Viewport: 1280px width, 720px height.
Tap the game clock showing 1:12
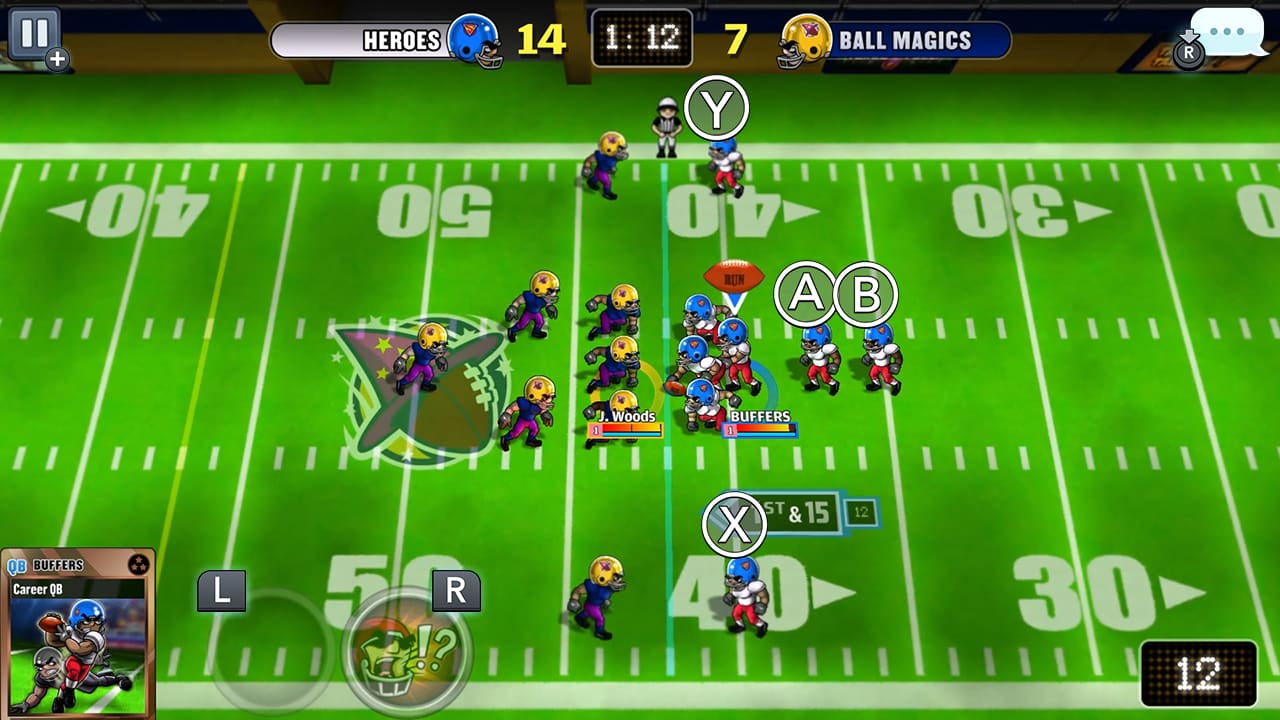coord(641,36)
